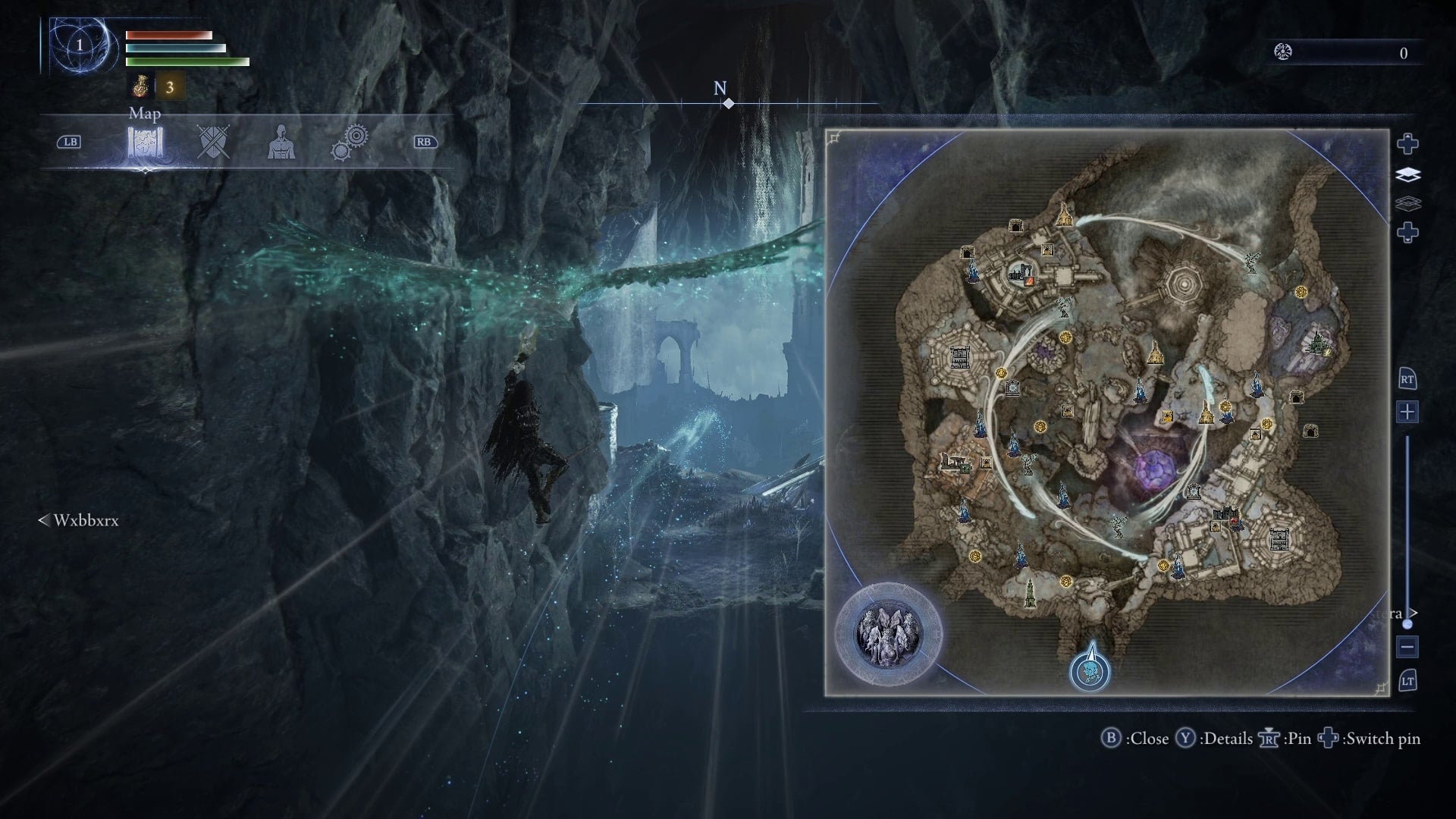This screenshot has height=819, width=1456.
Task: Open the character body status tab
Action: 281,142
